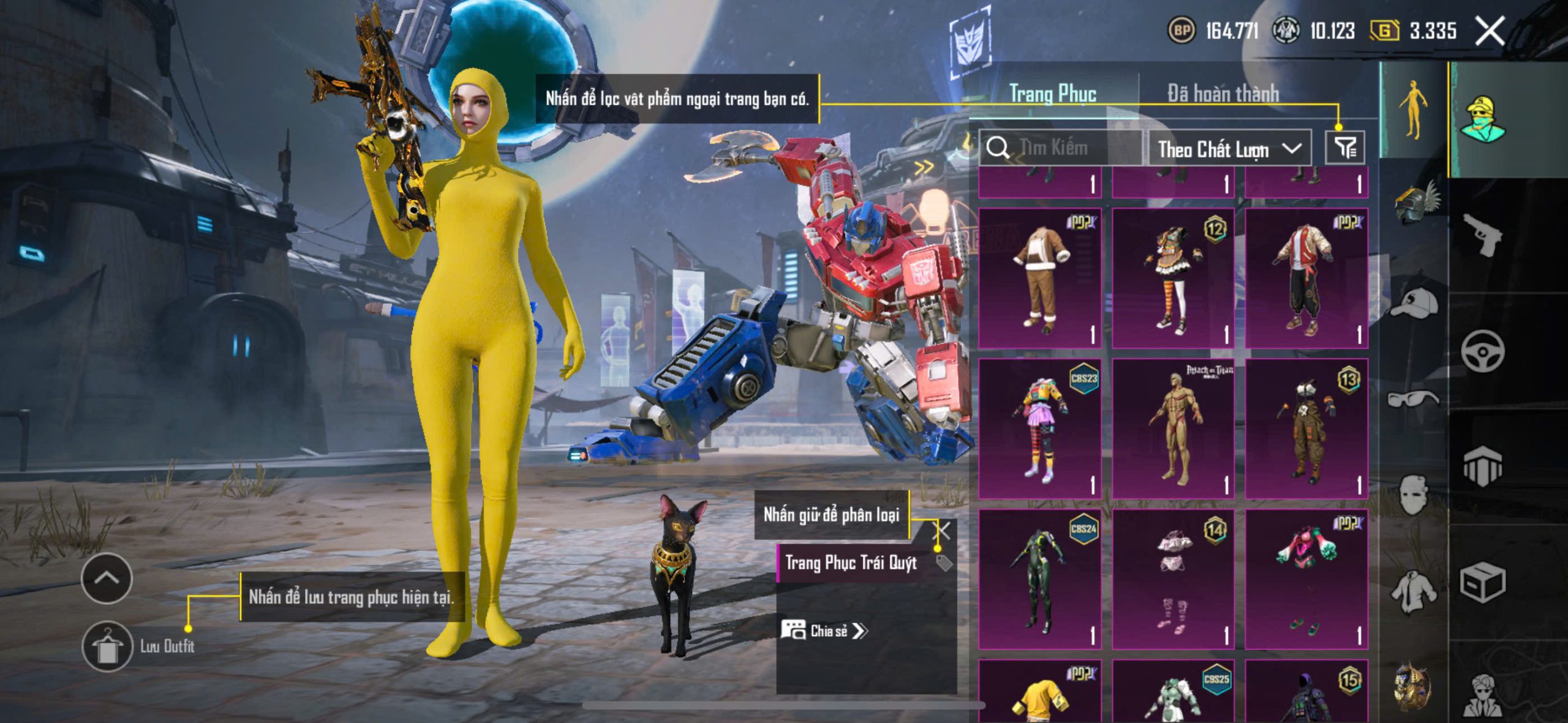Open the Đã hoàn thành tab
The width and height of the screenshot is (1568, 723).
pyautogui.click(x=1223, y=94)
